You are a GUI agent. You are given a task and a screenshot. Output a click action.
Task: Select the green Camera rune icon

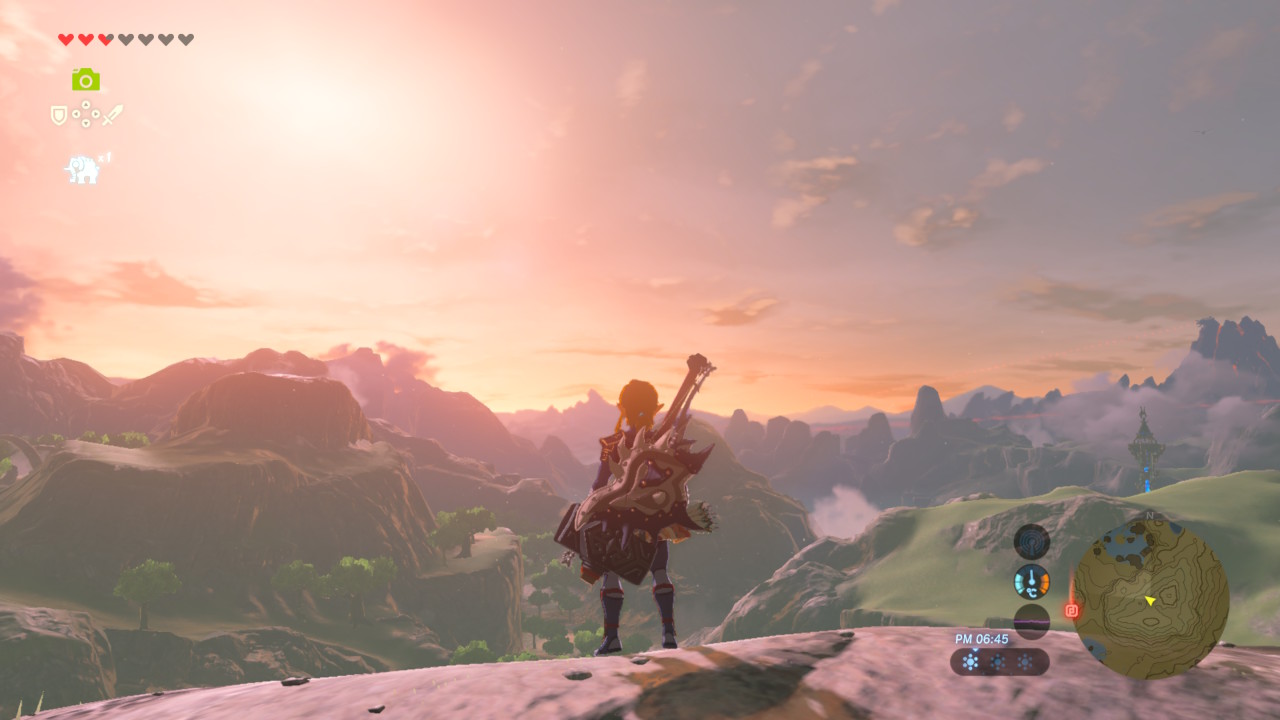pos(86,80)
